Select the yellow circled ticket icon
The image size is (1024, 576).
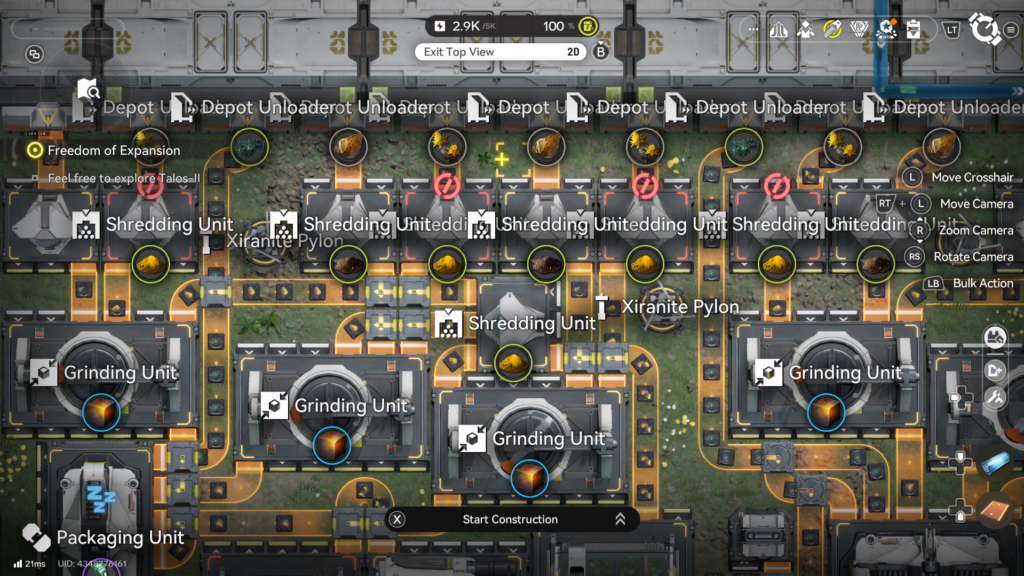(832, 29)
